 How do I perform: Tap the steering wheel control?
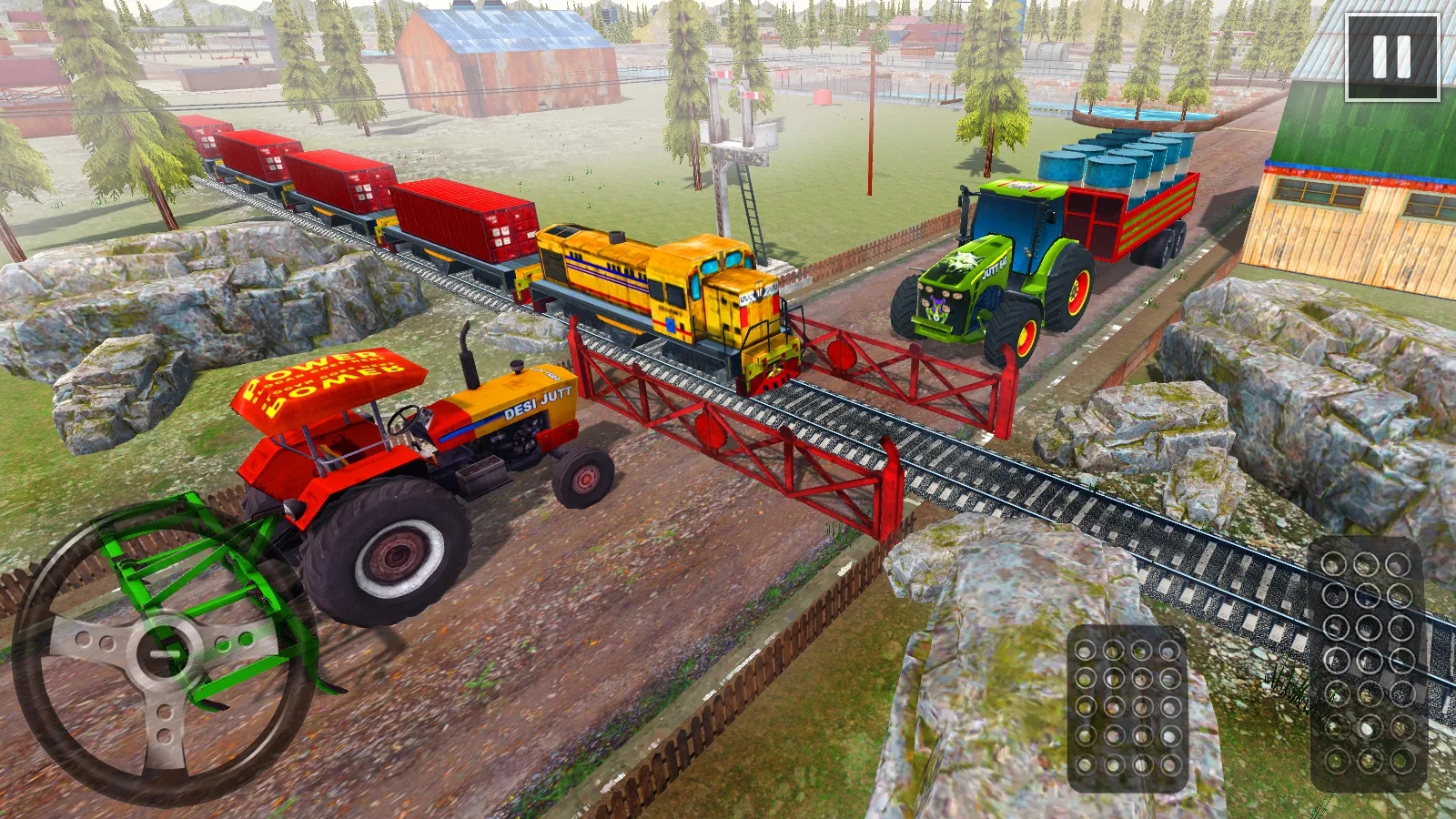(x=164, y=653)
